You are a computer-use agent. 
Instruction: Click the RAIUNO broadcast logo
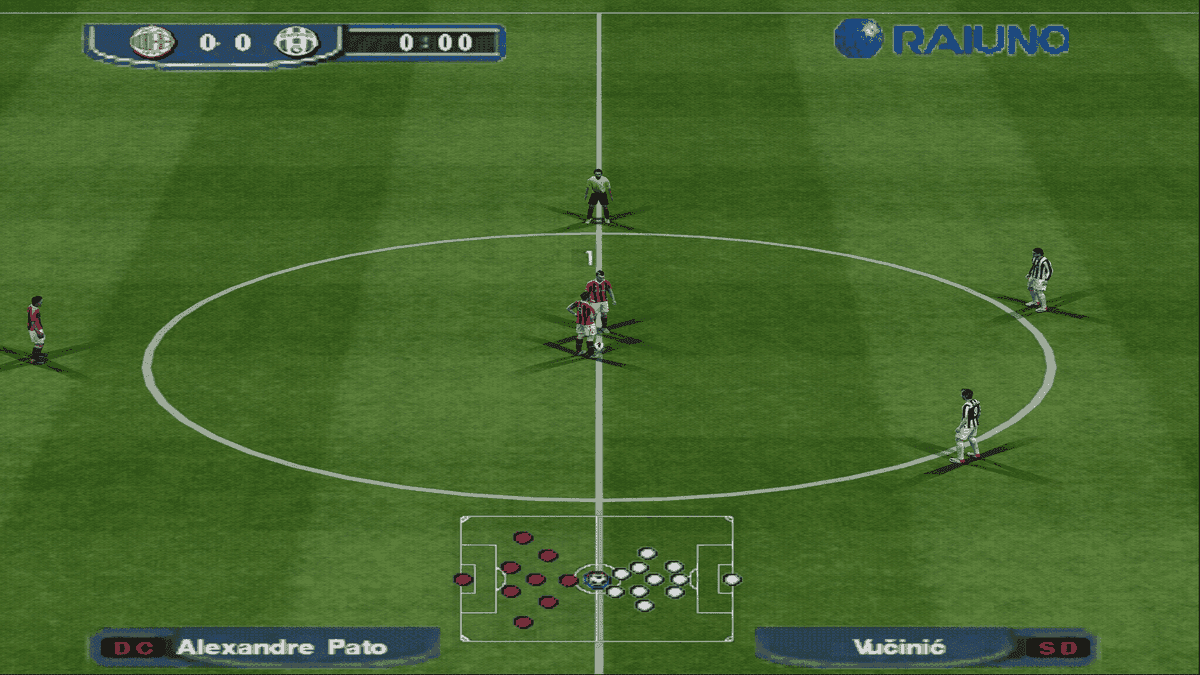pyautogui.click(x=951, y=38)
